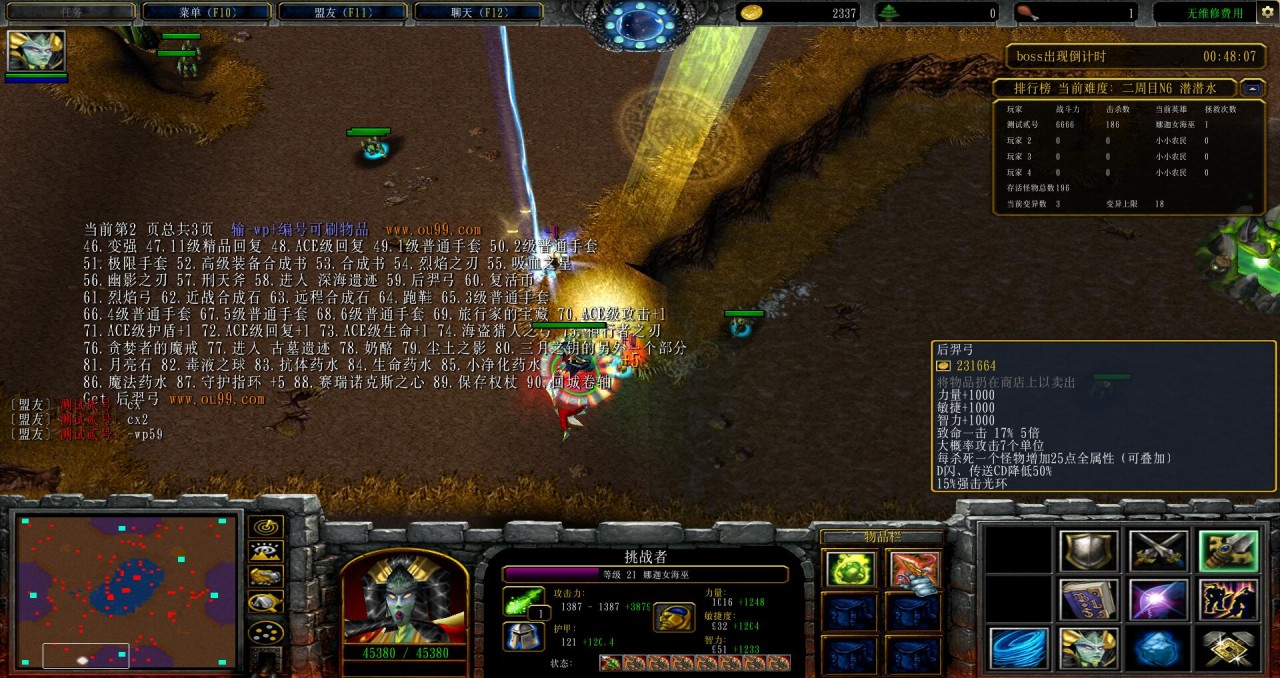This screenshot has height=678, width=1280.
Task: Open the blue spellbook ability
Action: (1089, 600)
